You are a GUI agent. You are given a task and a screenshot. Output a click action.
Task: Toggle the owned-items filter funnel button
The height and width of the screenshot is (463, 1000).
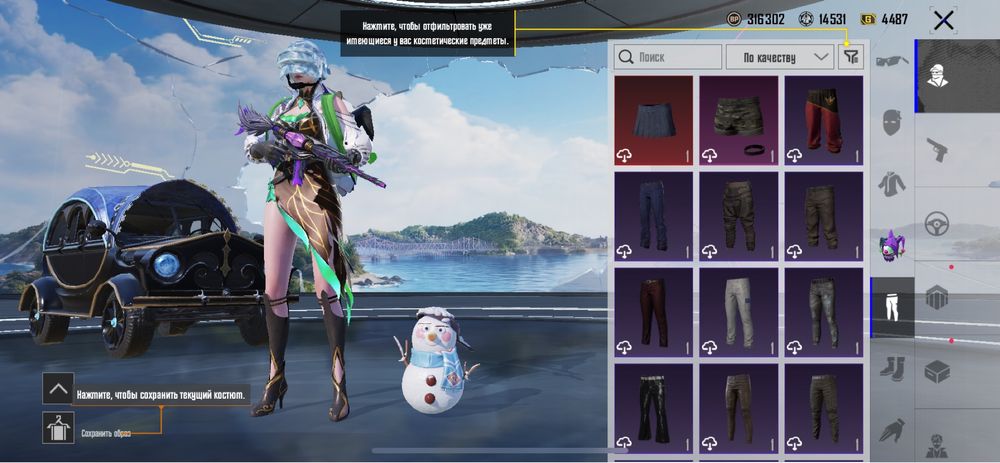pyautogui.click(x=851, y=57)
